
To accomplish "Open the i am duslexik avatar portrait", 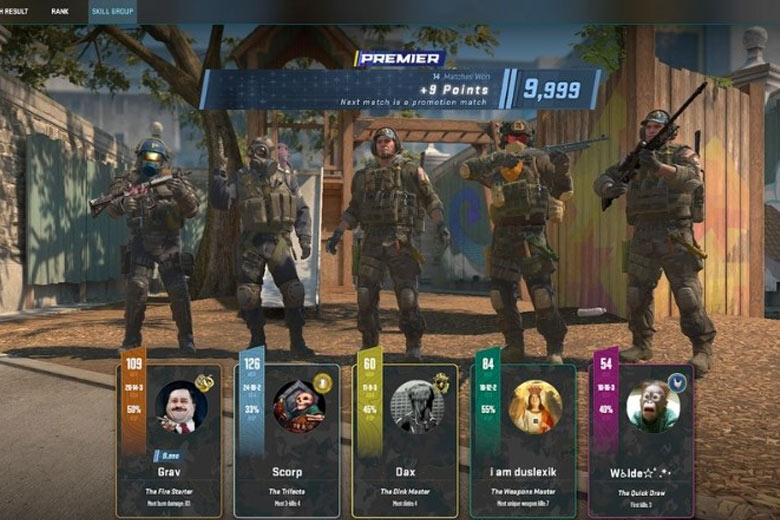I will click(535, 406).
